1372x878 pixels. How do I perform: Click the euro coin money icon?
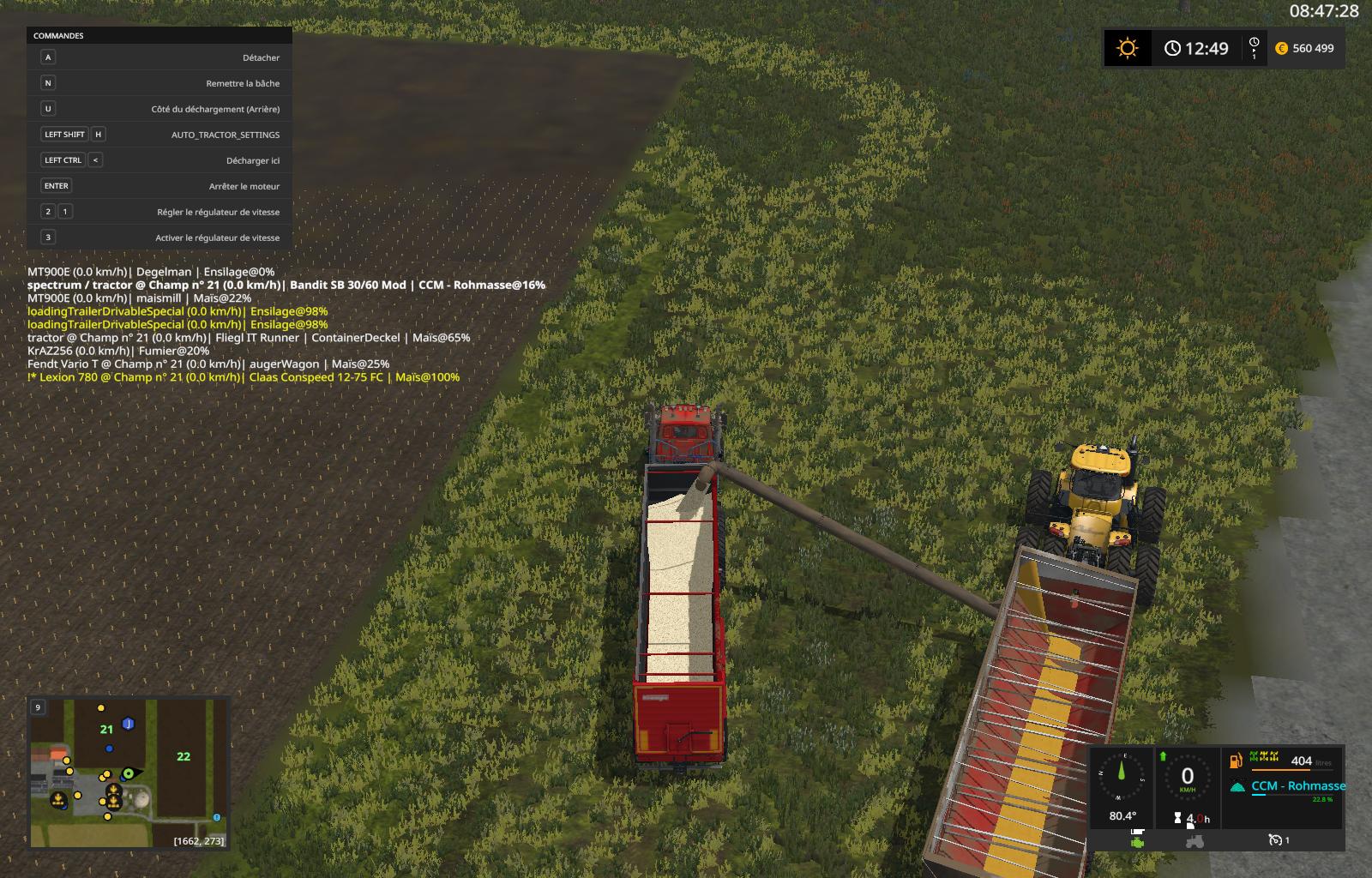tap(1282, 49)
